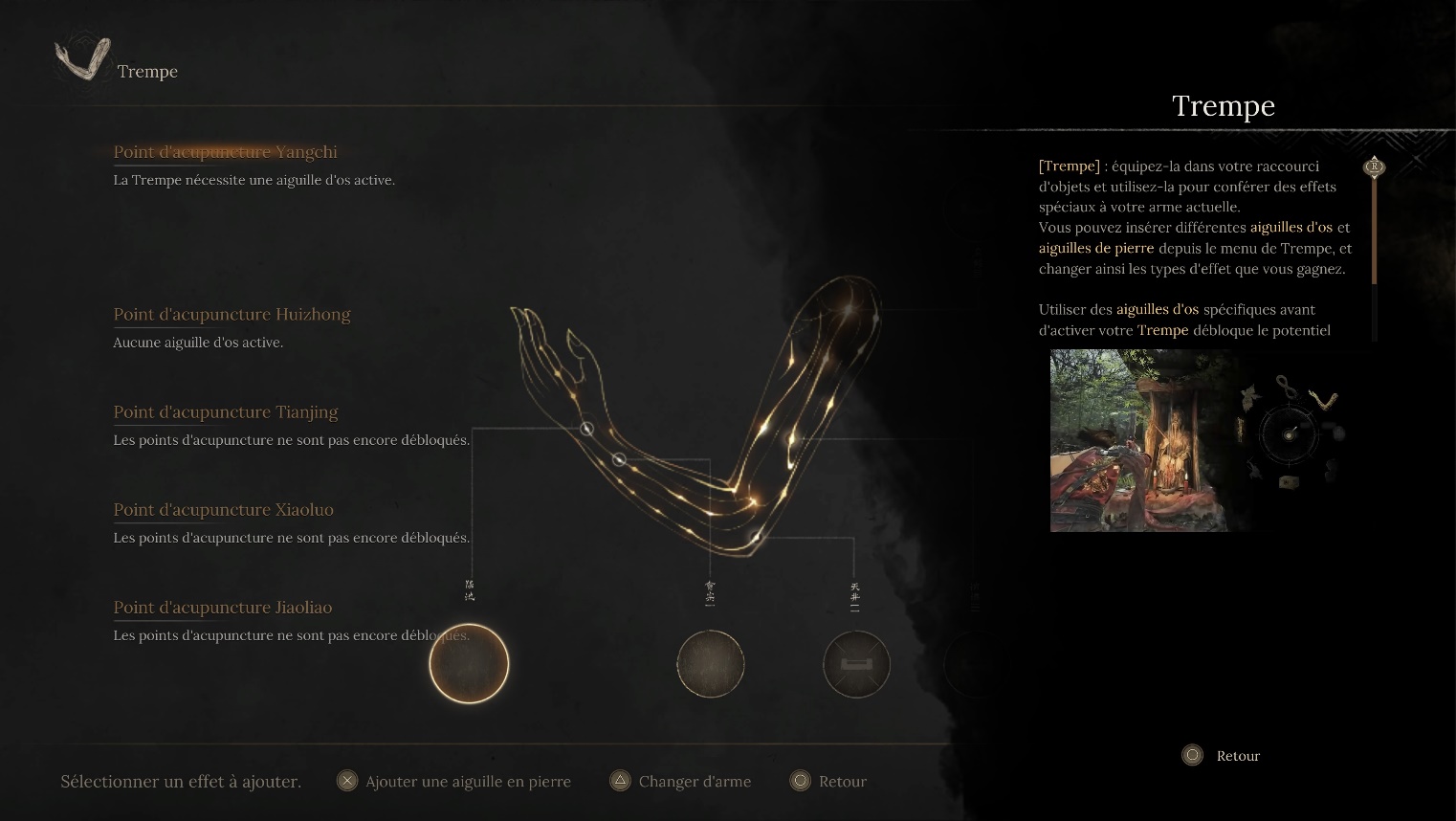The width and height of the screenshot is (1456, 821).
Task: Select Point d'acupuncture Yangchi entry
Action: tap(225, 152)
